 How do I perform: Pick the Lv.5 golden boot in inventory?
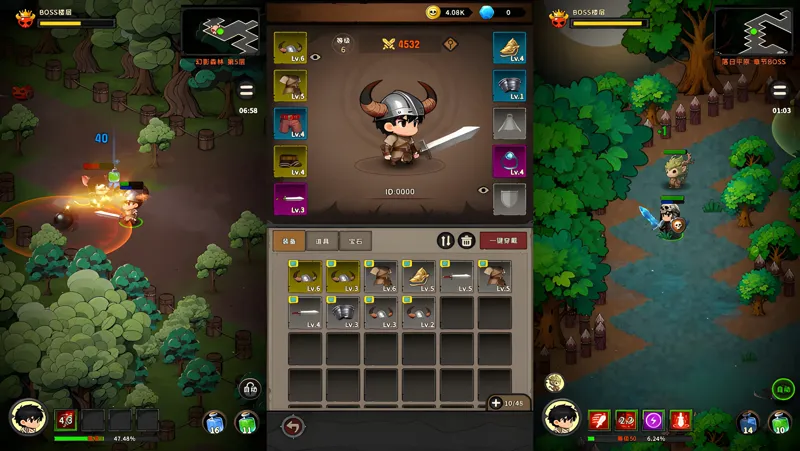pyautogui.click(x=419, y=277)
